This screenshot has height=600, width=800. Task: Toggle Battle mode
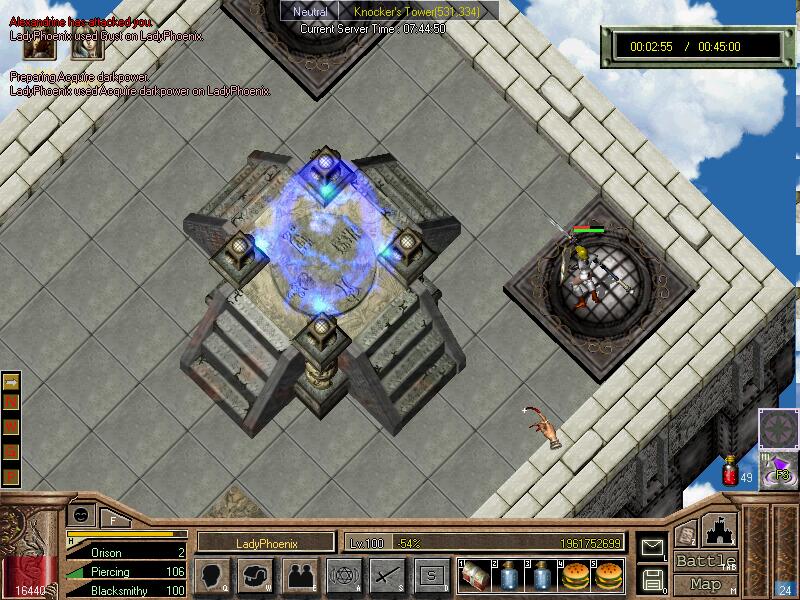[x=706, y=560]
